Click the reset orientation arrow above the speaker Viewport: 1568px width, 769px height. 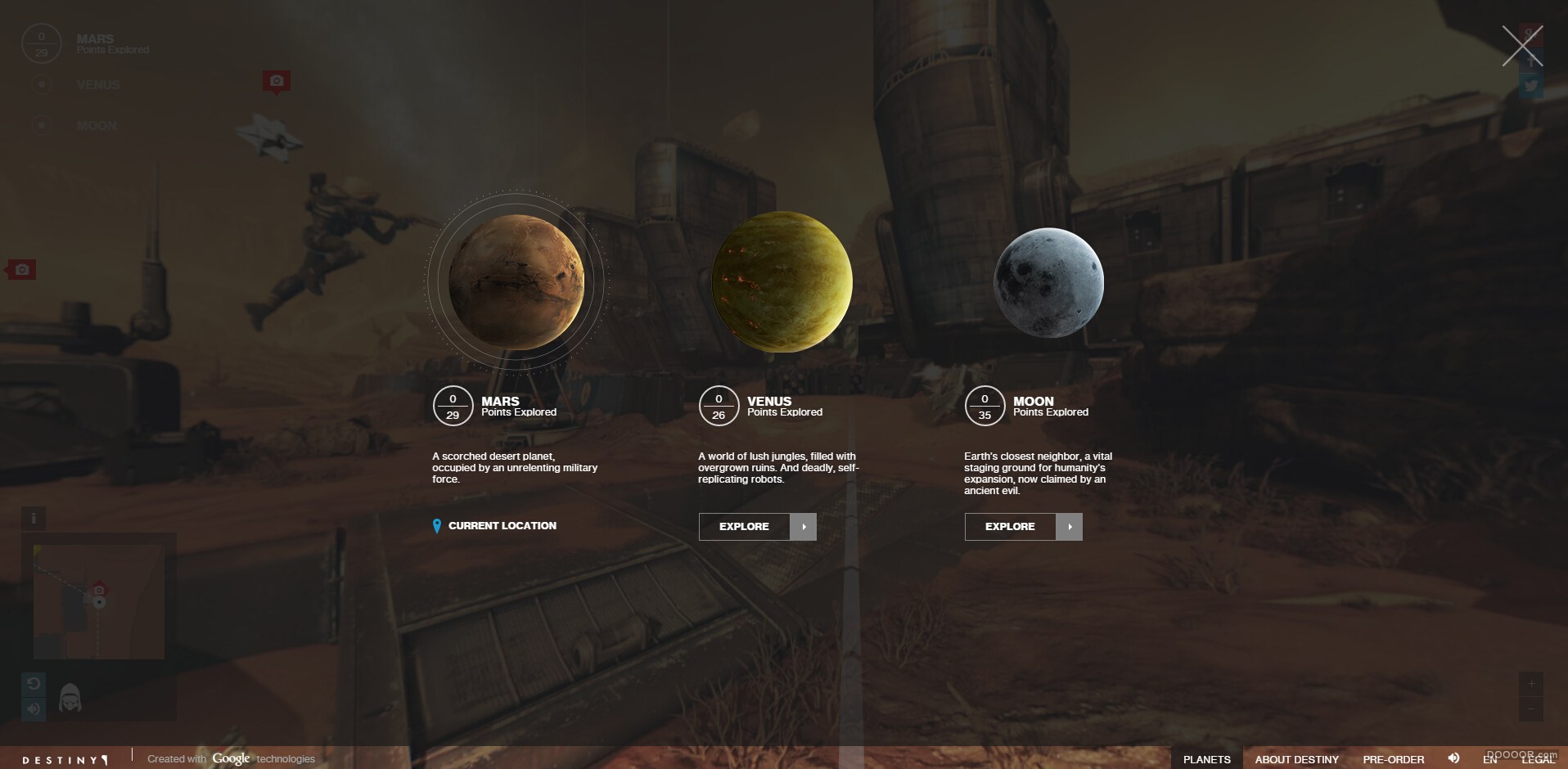coord(34,683)
